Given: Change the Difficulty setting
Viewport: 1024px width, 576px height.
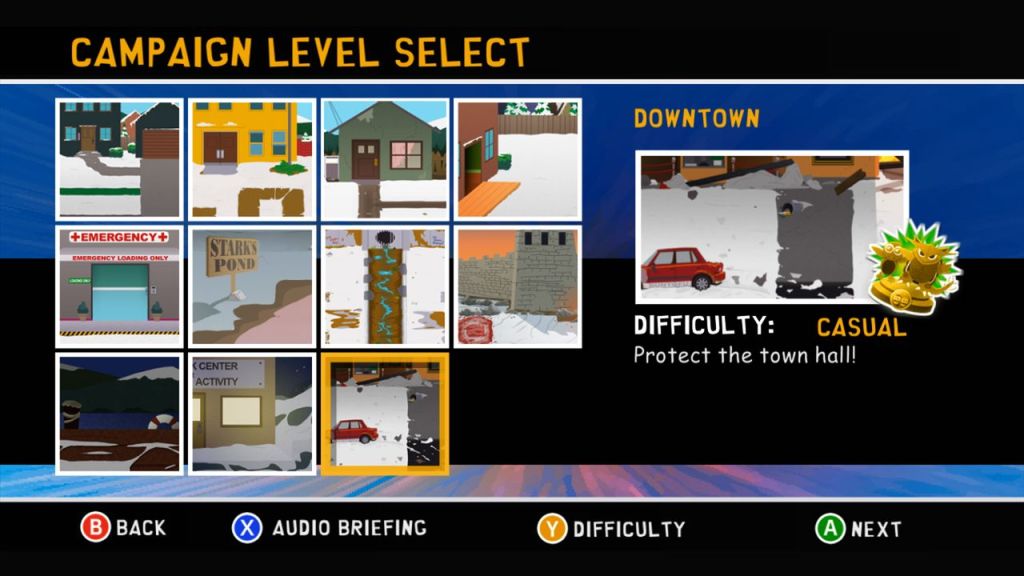Looking at the screenshot, I should click(611, 529).
